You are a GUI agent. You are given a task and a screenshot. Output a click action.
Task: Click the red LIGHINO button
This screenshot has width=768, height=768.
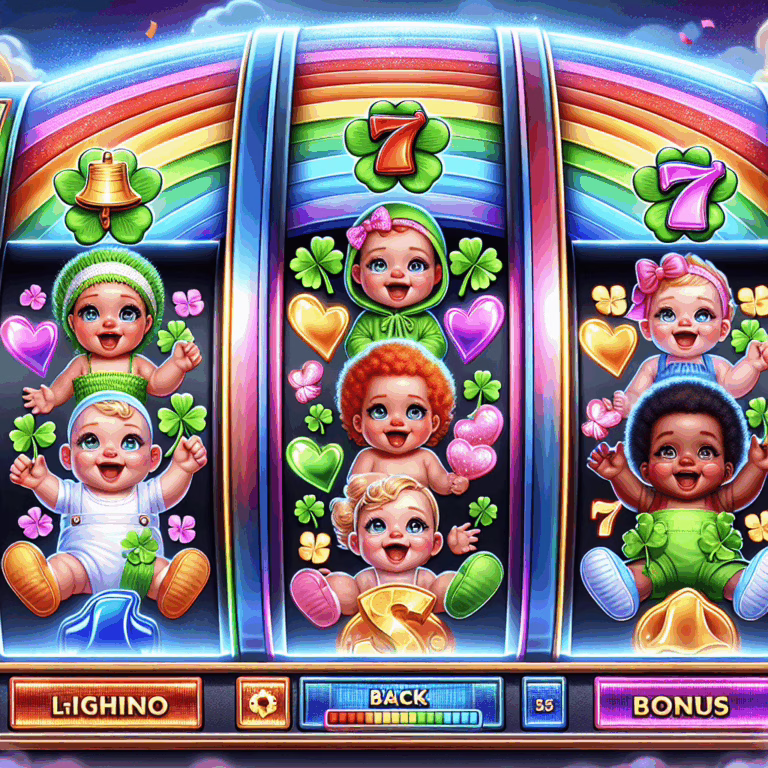click(108, 703)
